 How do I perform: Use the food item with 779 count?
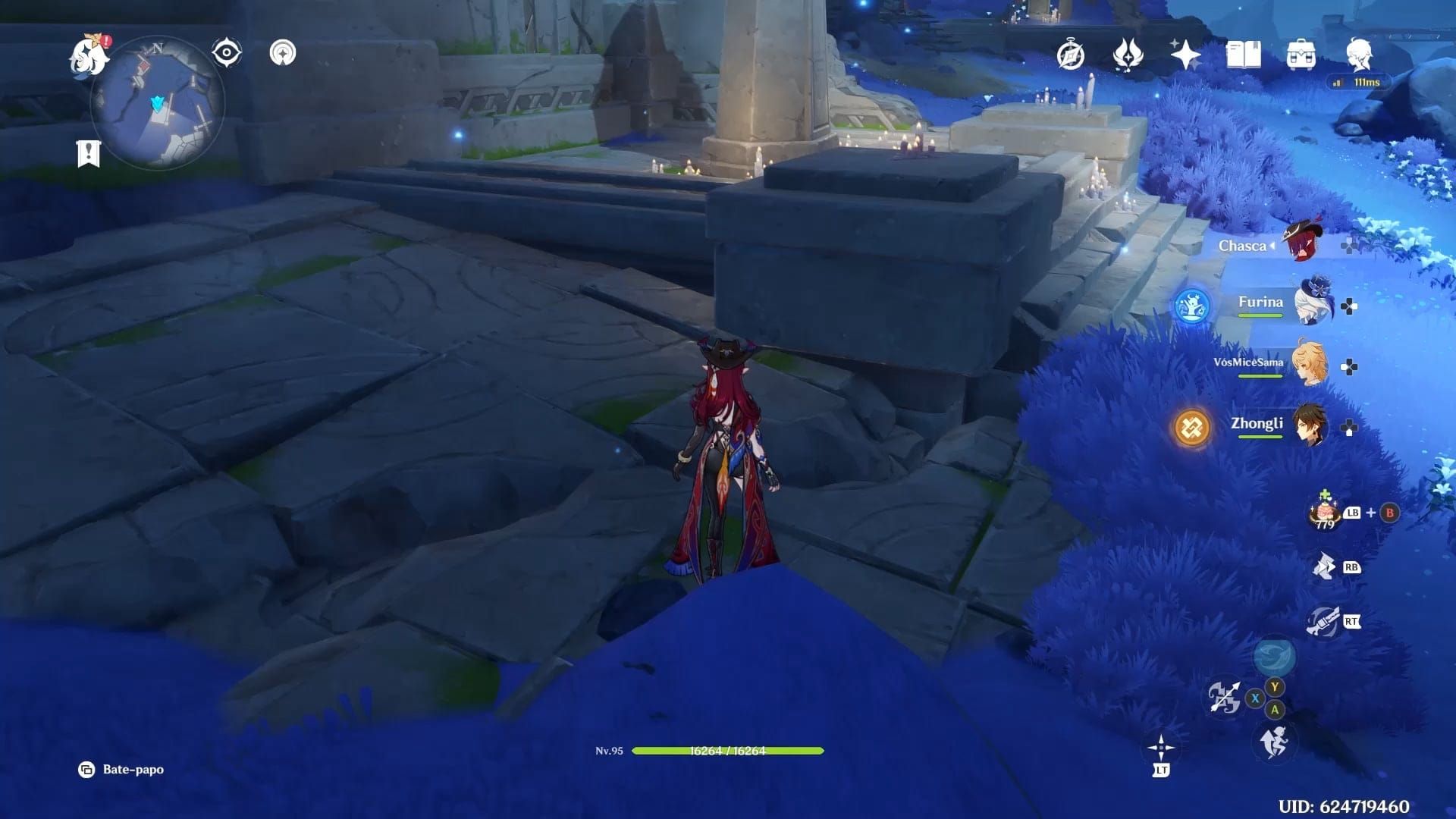click(x=1325, y=512)
